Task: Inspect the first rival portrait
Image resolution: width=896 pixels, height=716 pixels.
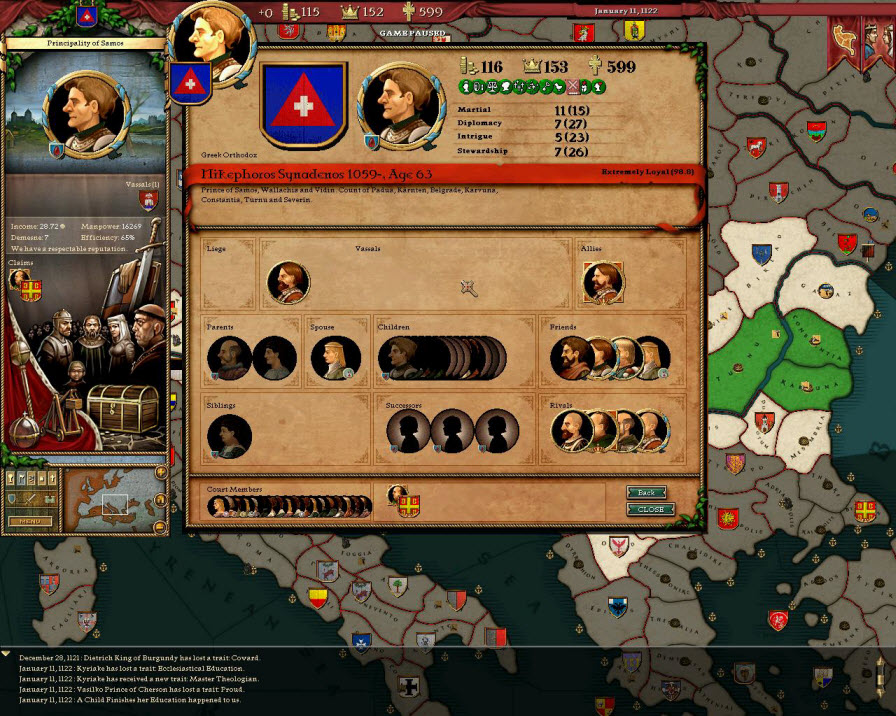Action: pyautogui.click(x=570, y=432)
